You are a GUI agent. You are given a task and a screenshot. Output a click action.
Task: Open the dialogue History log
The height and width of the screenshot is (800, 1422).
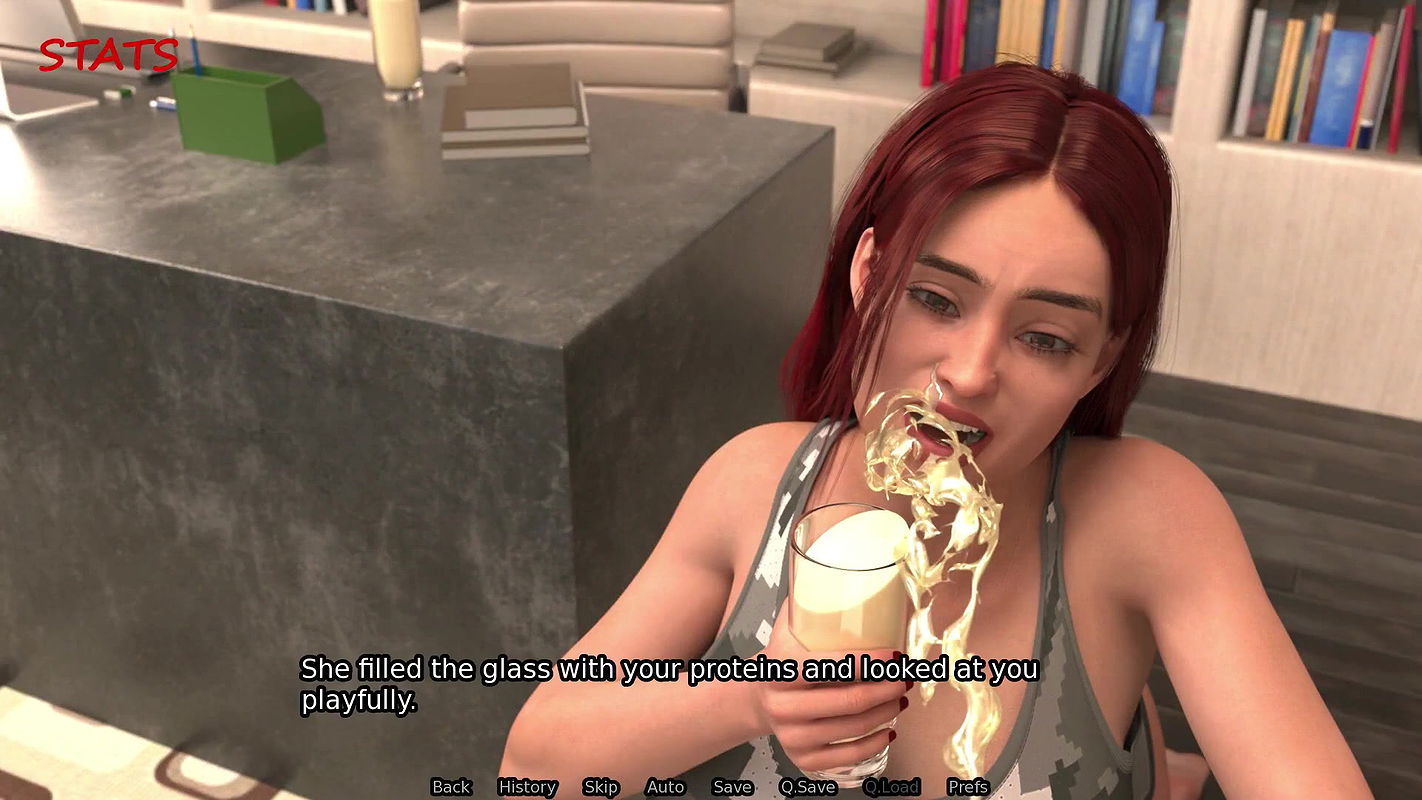point(527,787)
